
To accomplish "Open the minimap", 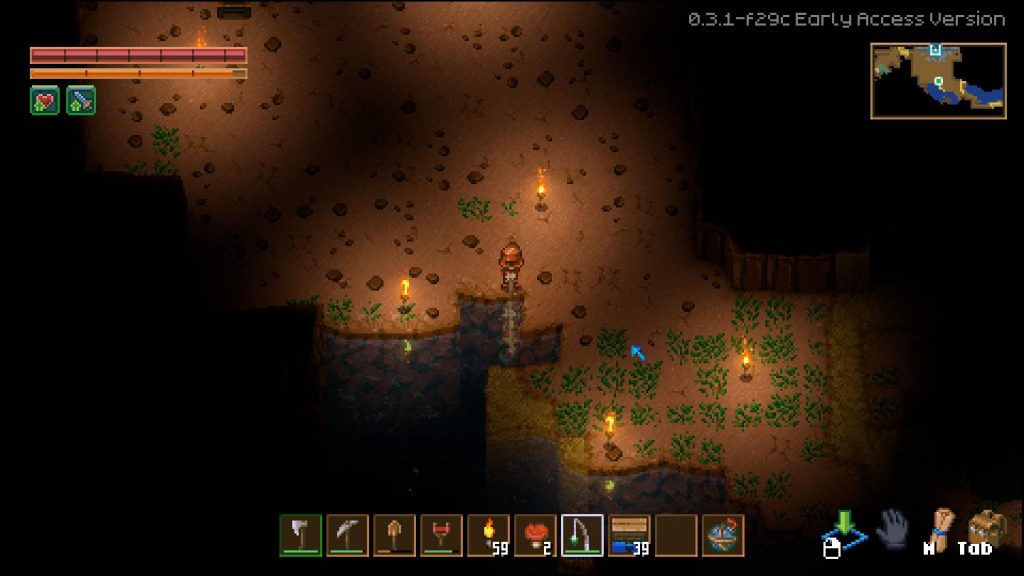I will tap(937, 81).
